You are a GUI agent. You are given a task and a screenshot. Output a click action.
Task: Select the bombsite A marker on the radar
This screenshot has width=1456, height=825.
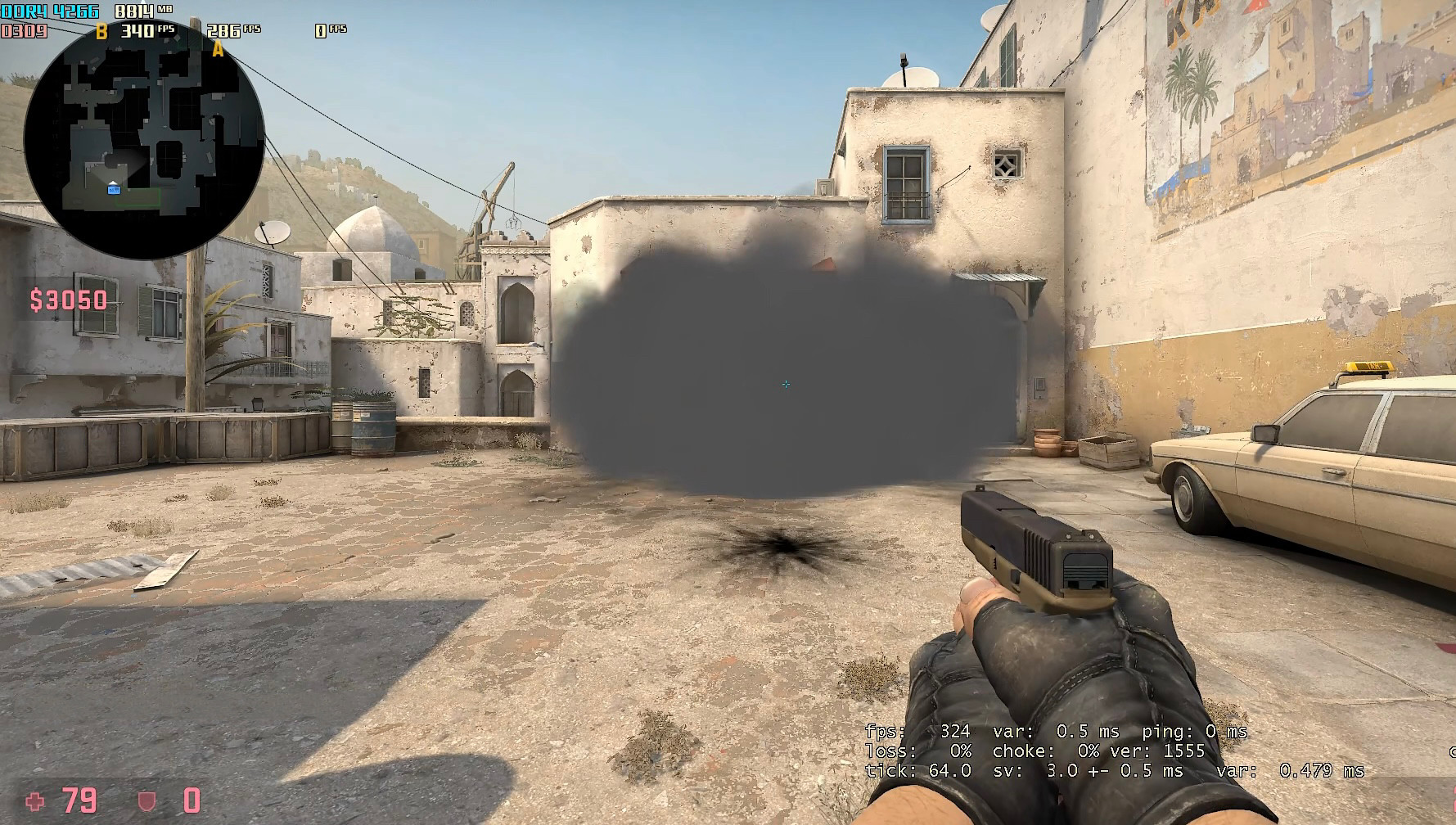[217, 50]
